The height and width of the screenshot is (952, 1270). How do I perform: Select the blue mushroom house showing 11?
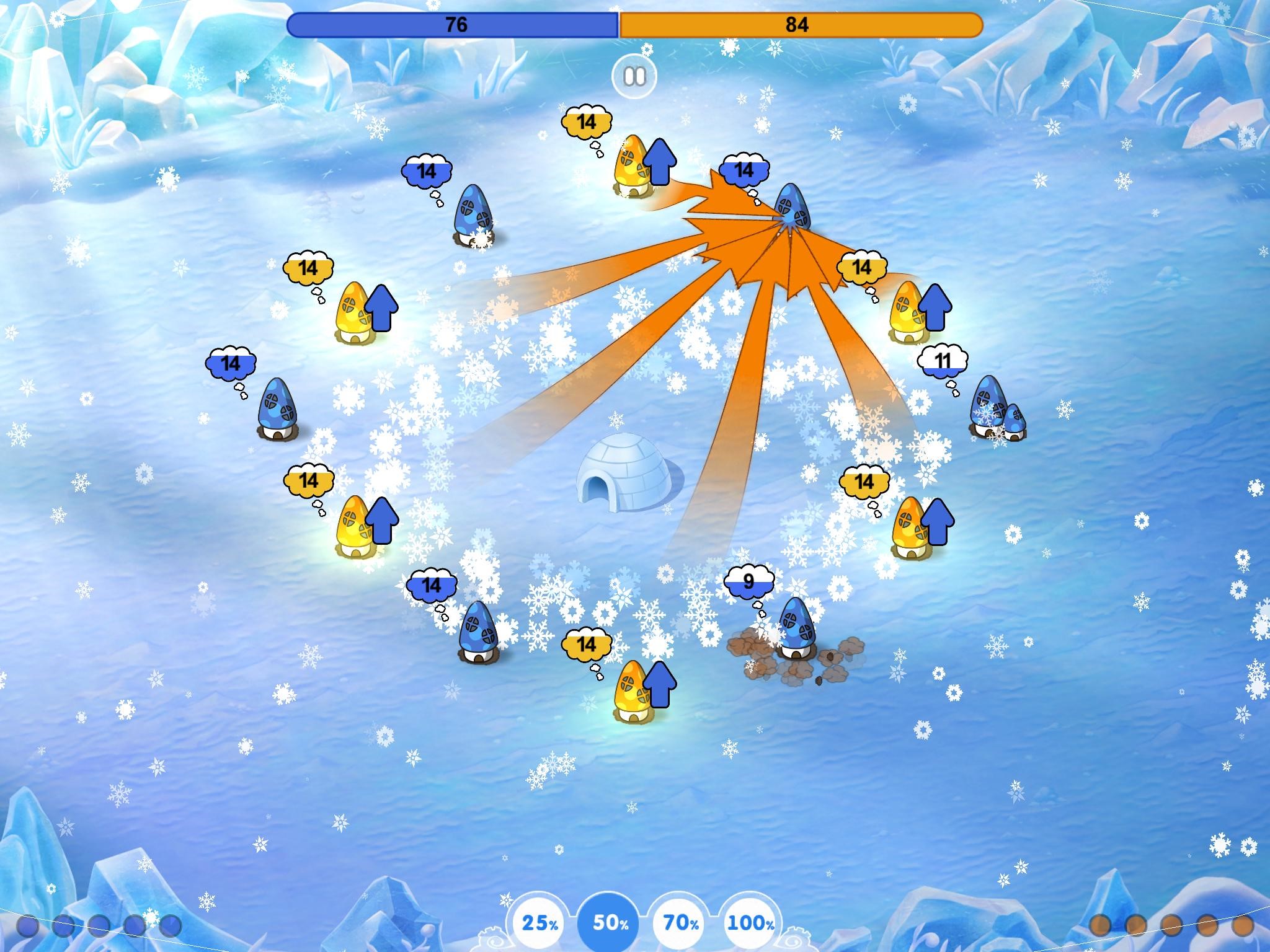(990, 410)
